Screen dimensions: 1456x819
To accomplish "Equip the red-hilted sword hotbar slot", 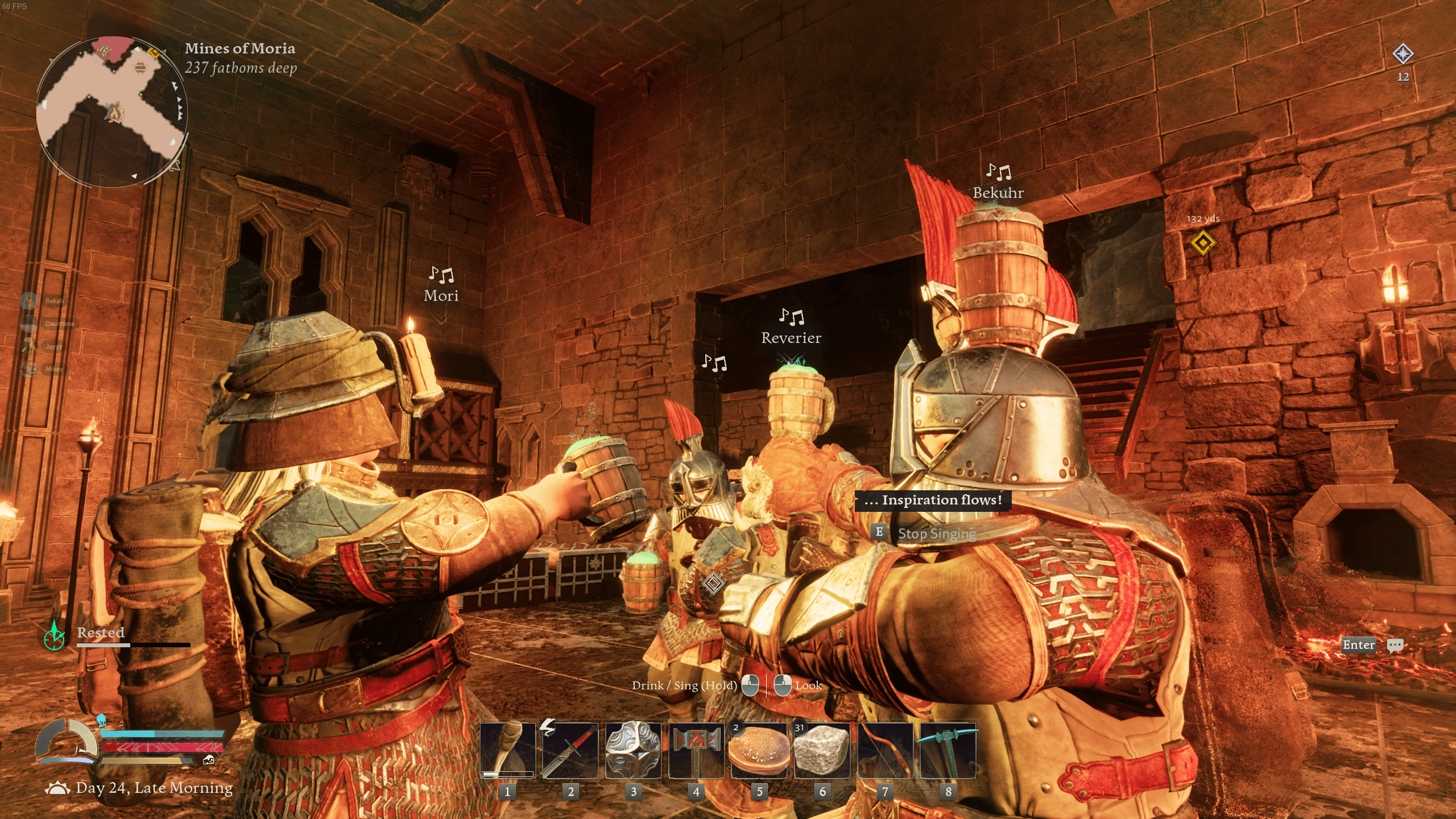I will [570, 751].
